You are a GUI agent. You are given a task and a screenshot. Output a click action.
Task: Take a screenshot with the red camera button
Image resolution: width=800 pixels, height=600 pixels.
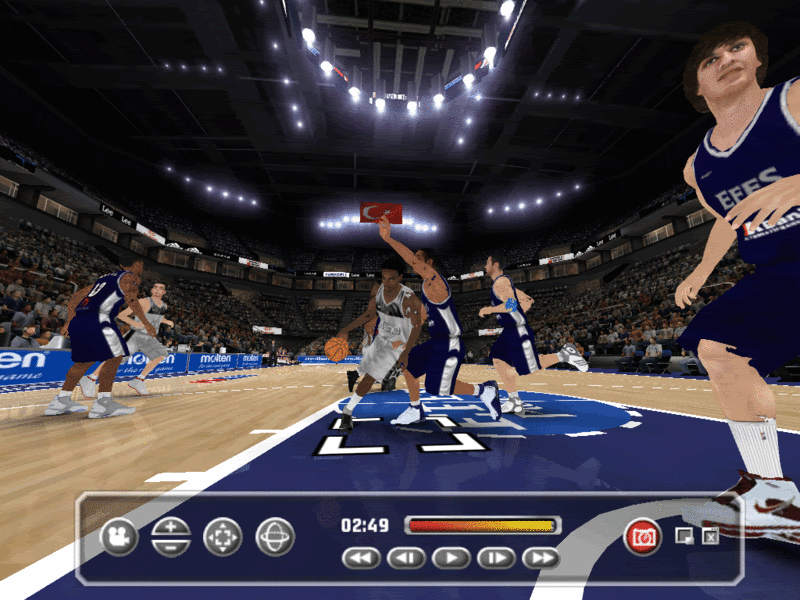(x=643, y=537)
